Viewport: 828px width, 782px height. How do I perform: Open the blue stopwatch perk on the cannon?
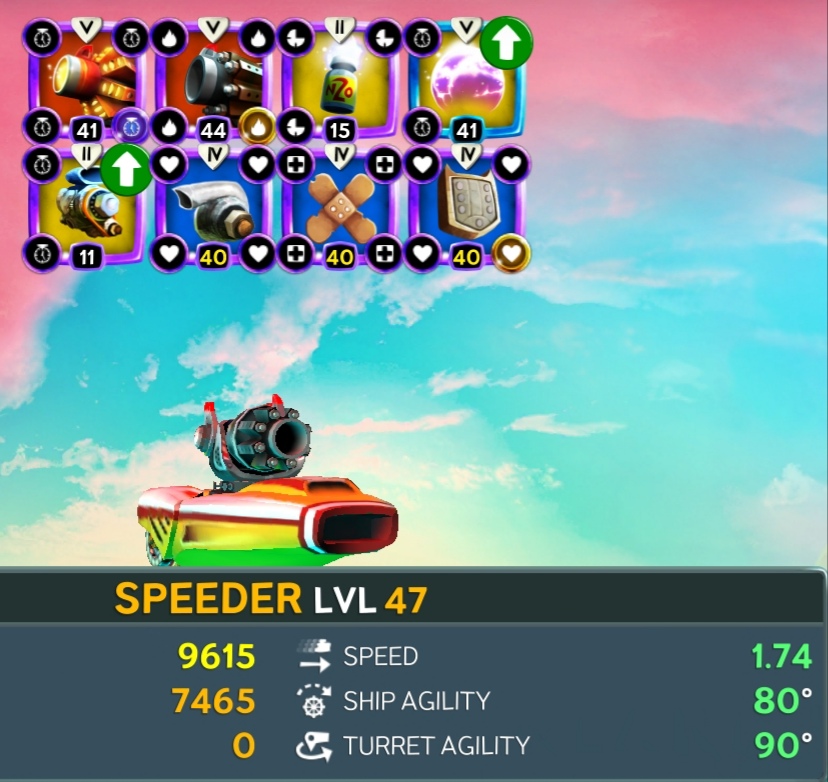click(130, 127)
